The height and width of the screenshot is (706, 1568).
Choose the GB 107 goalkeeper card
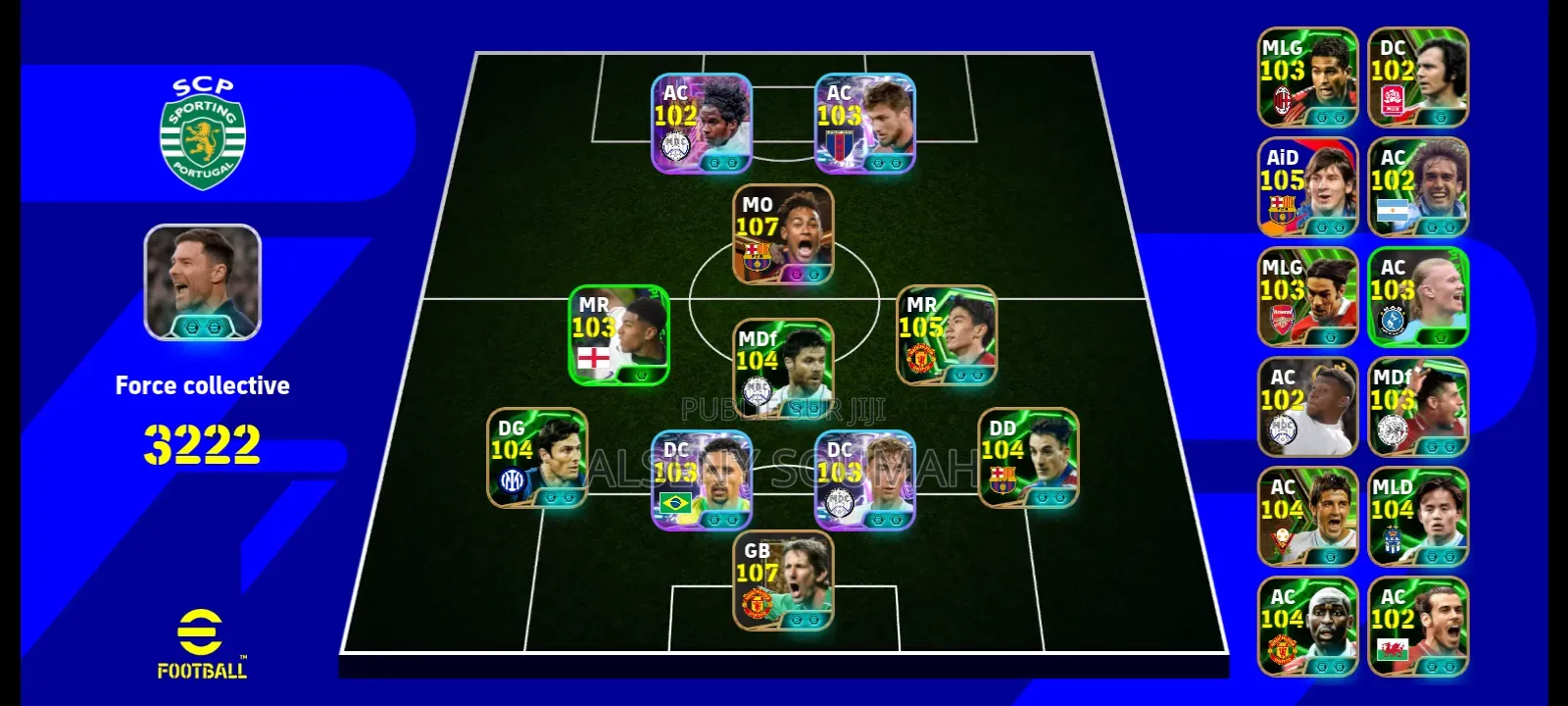pyautogui.click(x=783, y=580)
